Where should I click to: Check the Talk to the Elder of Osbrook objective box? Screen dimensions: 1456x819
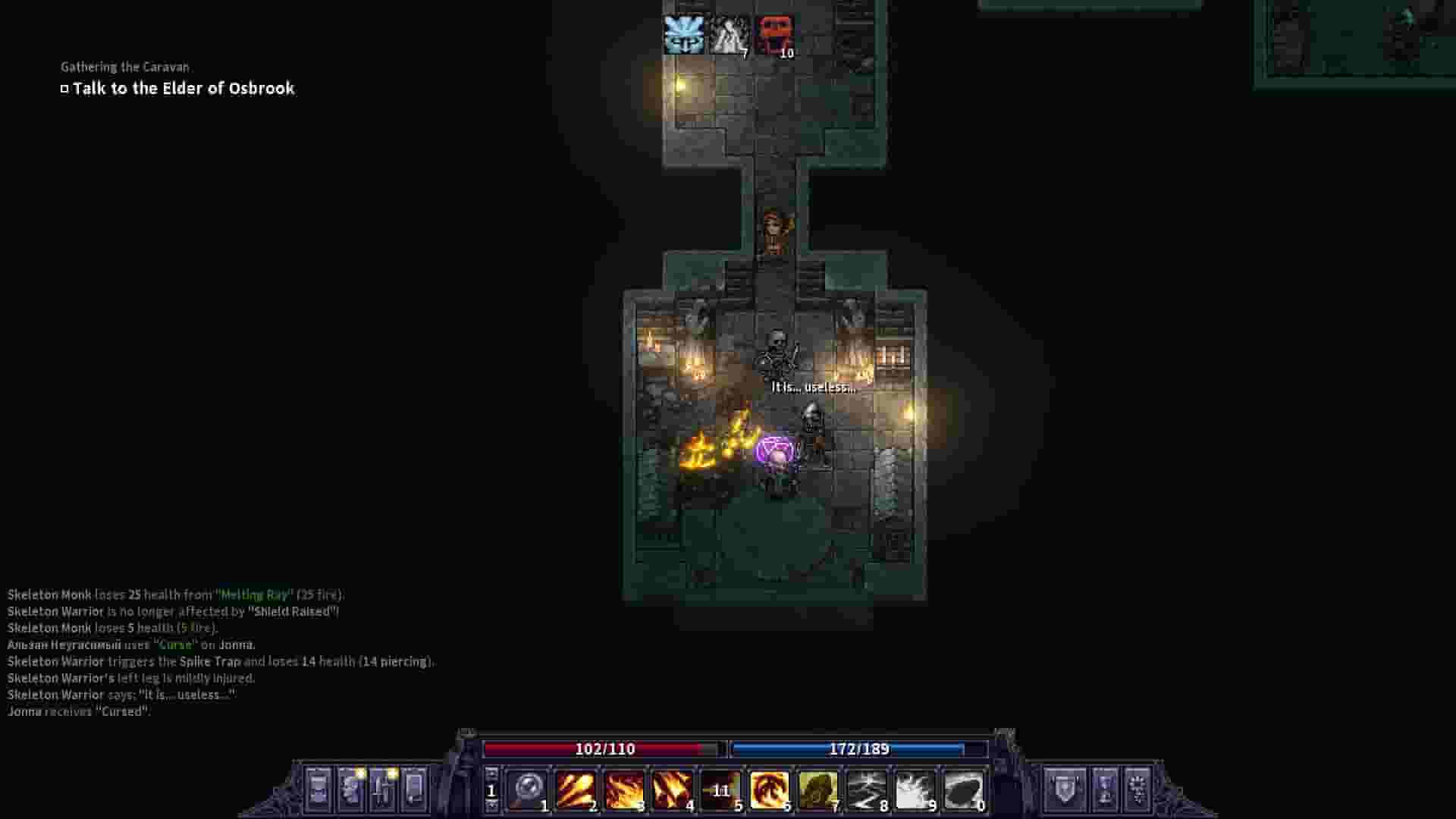click(64, 88)
